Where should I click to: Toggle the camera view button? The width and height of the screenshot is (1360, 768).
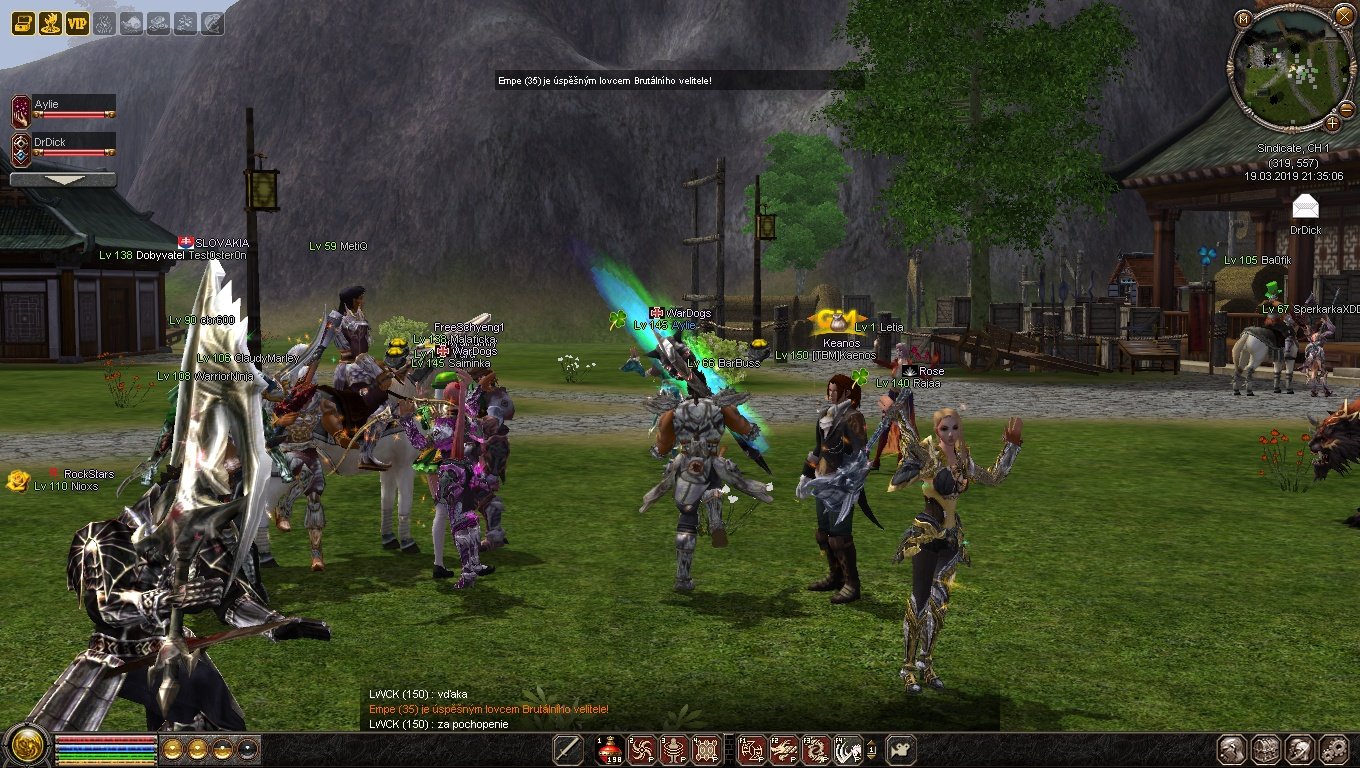click(902, 749)
